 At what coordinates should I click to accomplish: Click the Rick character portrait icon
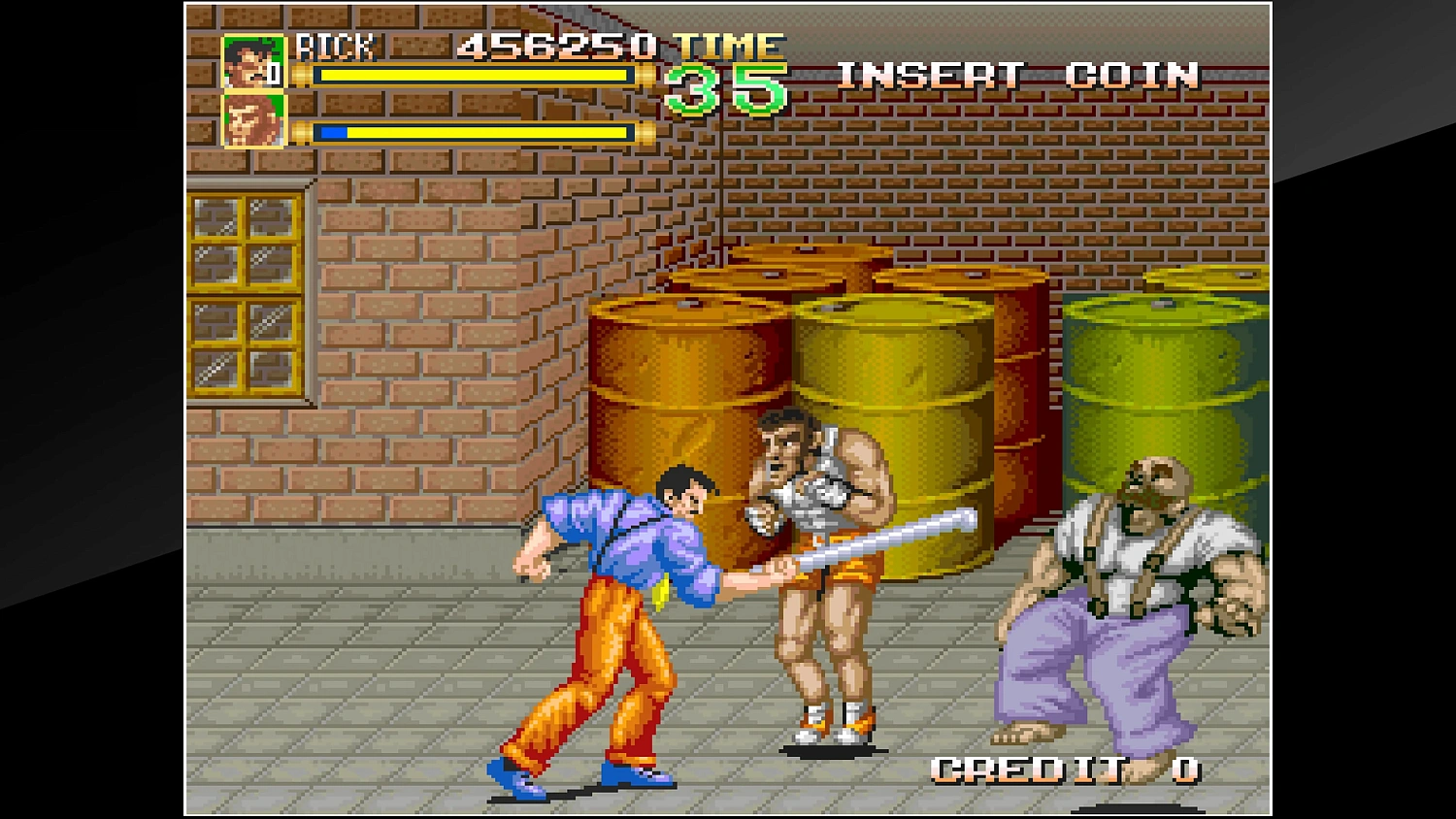tap(252, 62)
